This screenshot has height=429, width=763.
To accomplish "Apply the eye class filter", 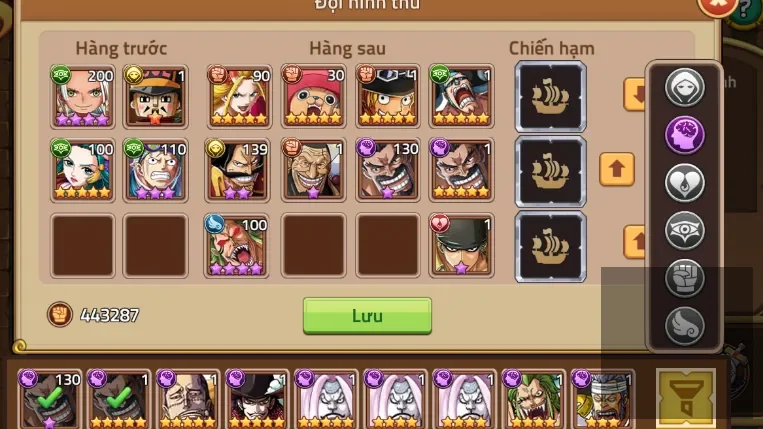I will (x=685, y=231).
